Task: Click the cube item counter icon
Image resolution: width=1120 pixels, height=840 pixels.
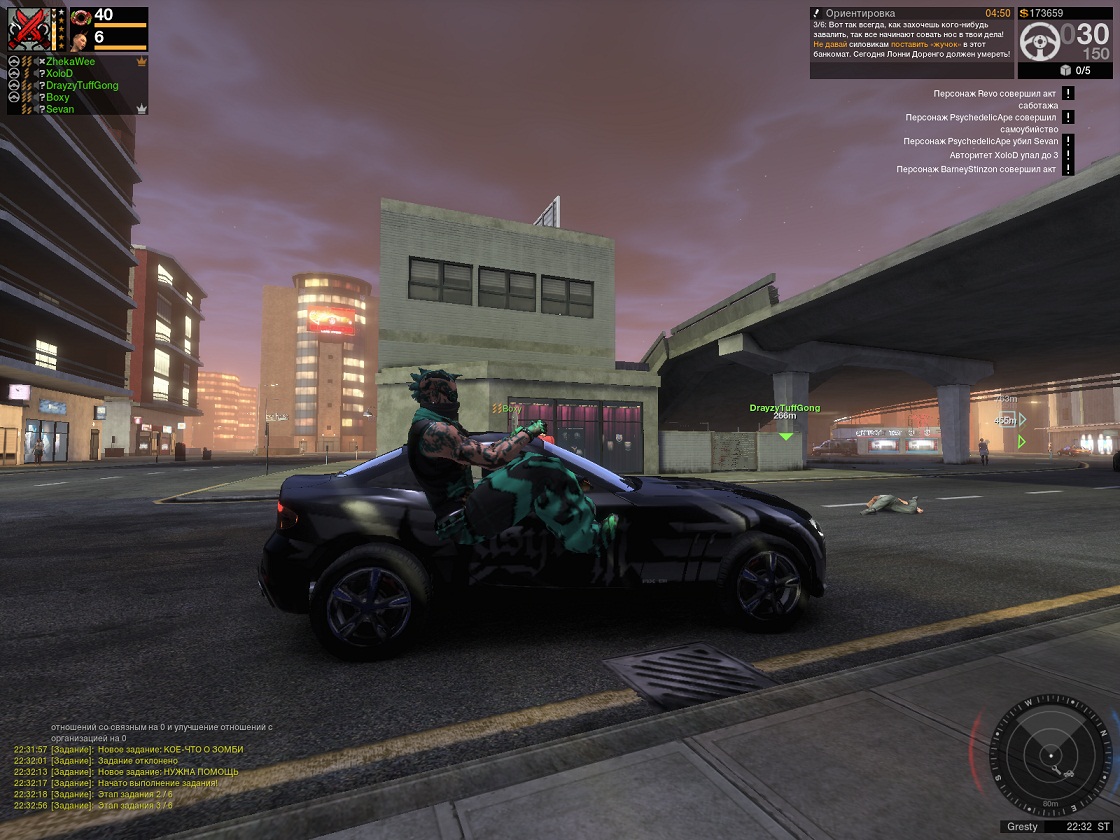Action: [1065, 70]
